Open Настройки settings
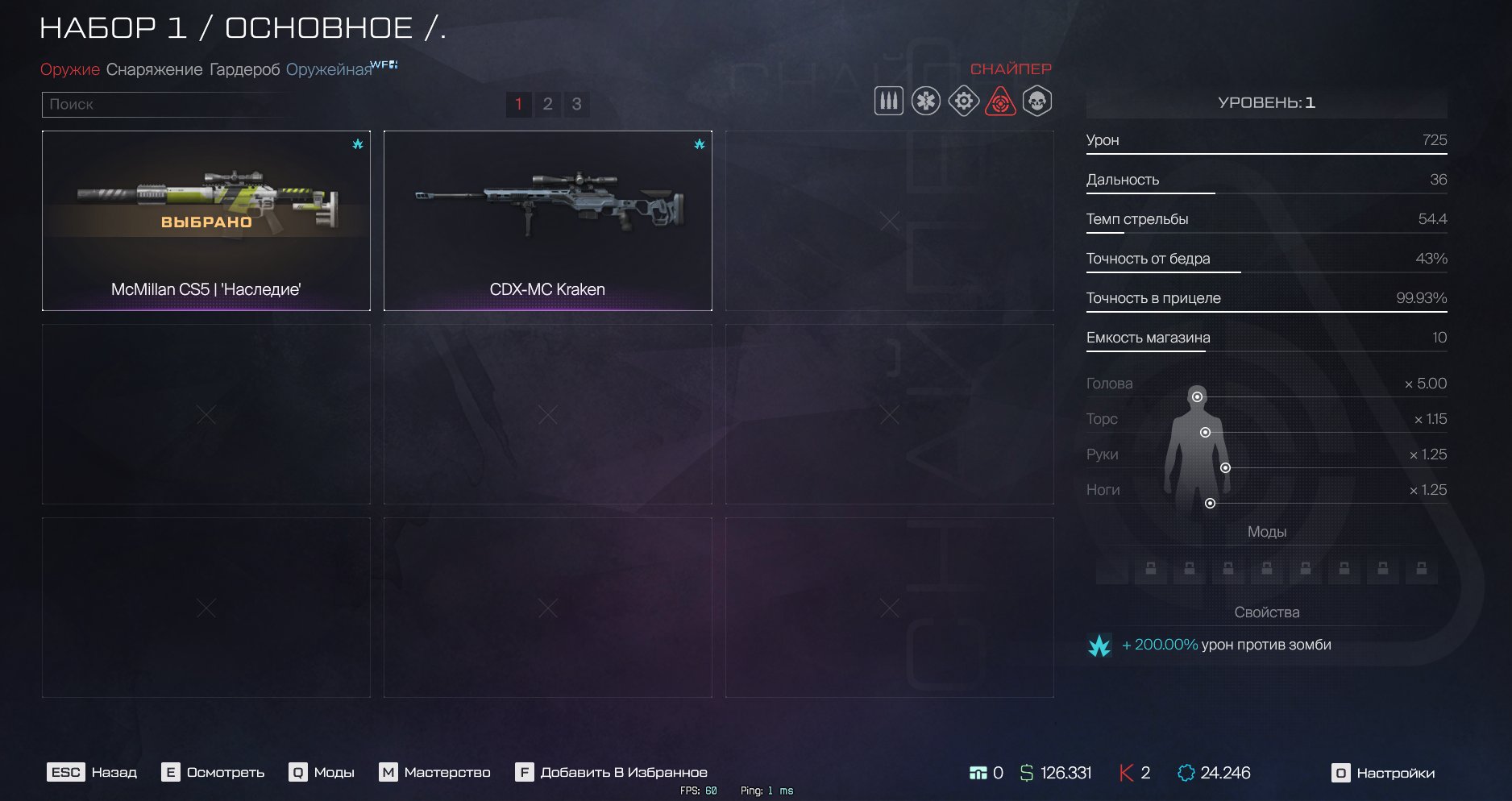The width and height of the screenshot is (1512, 801). pyautogui.click(x=1383, y=774)
